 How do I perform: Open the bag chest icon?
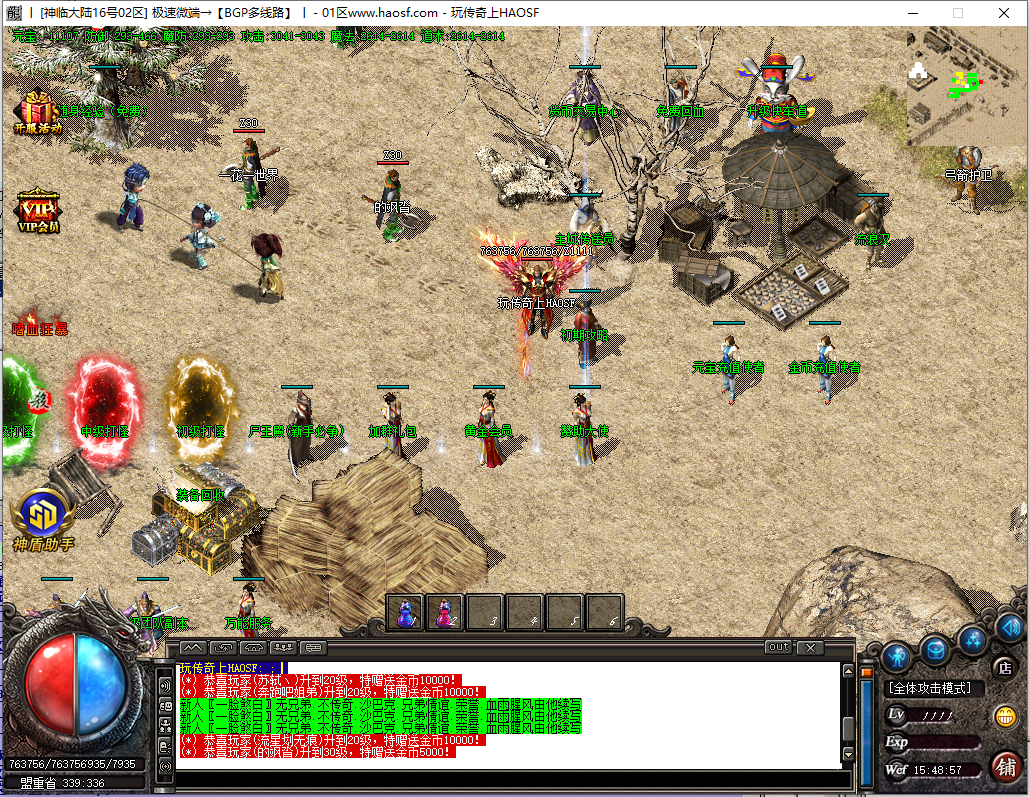935,650
